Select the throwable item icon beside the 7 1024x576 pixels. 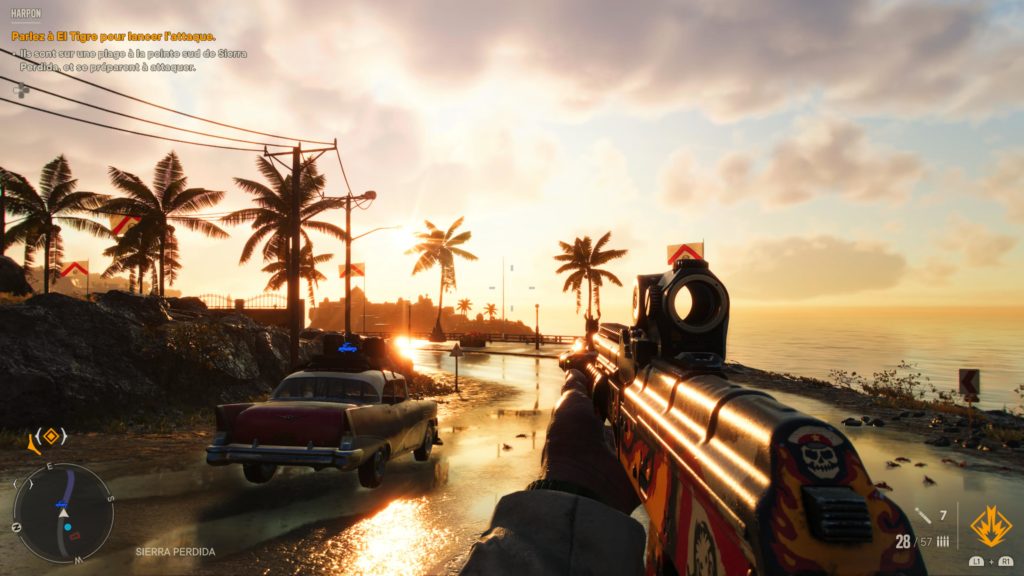[x=922, y=516]
